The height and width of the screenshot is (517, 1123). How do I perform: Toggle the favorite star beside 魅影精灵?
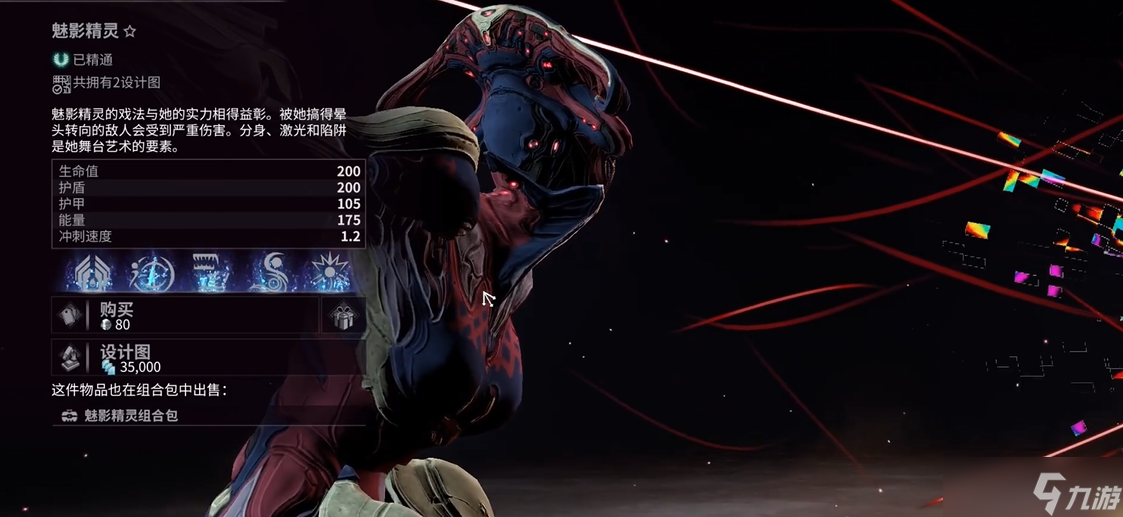tap(130, 32)
